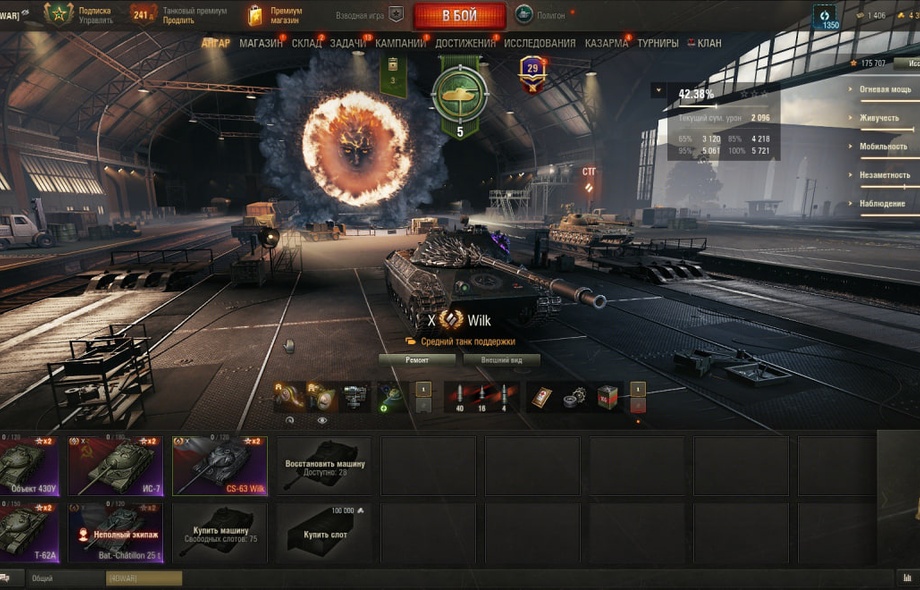Click the Ремонт button
This screenshot has width=920, height=590.
417,359
